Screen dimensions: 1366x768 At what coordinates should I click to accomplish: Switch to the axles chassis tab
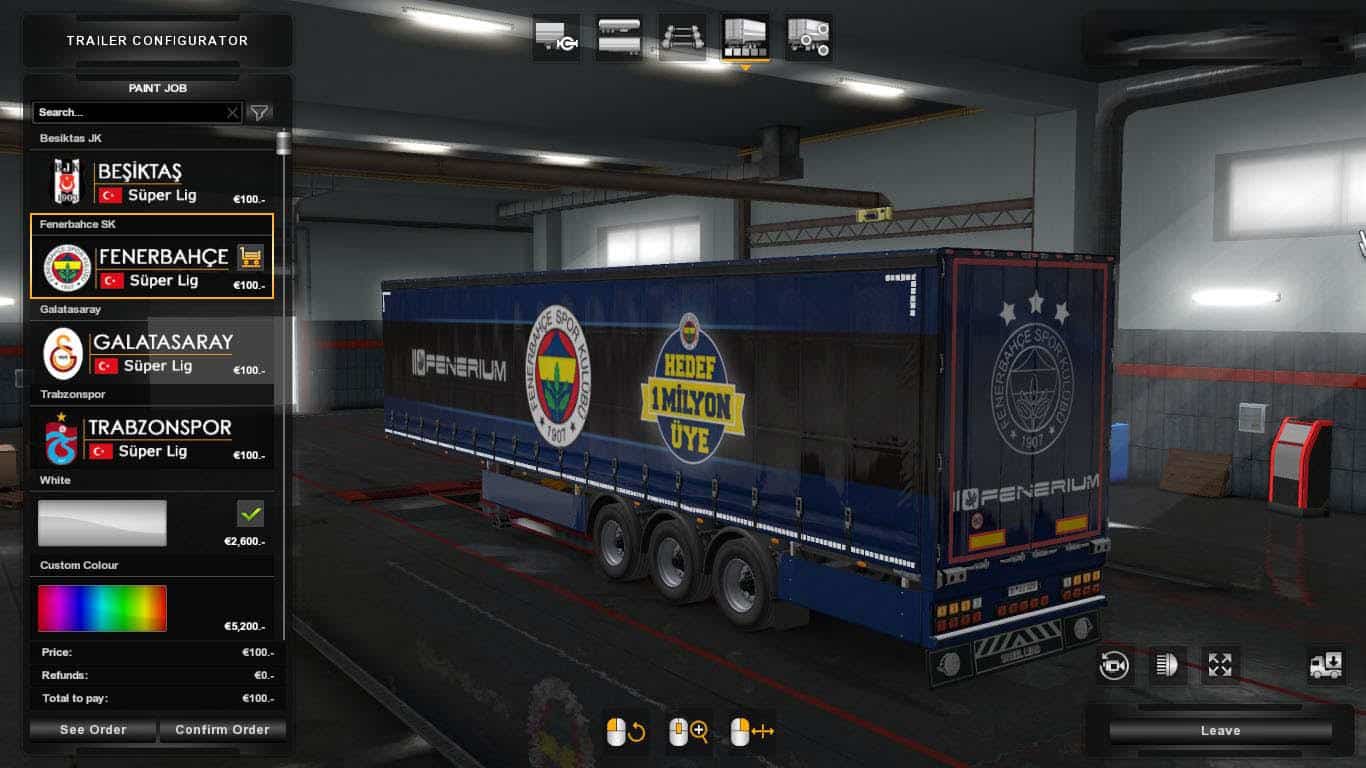682,38
